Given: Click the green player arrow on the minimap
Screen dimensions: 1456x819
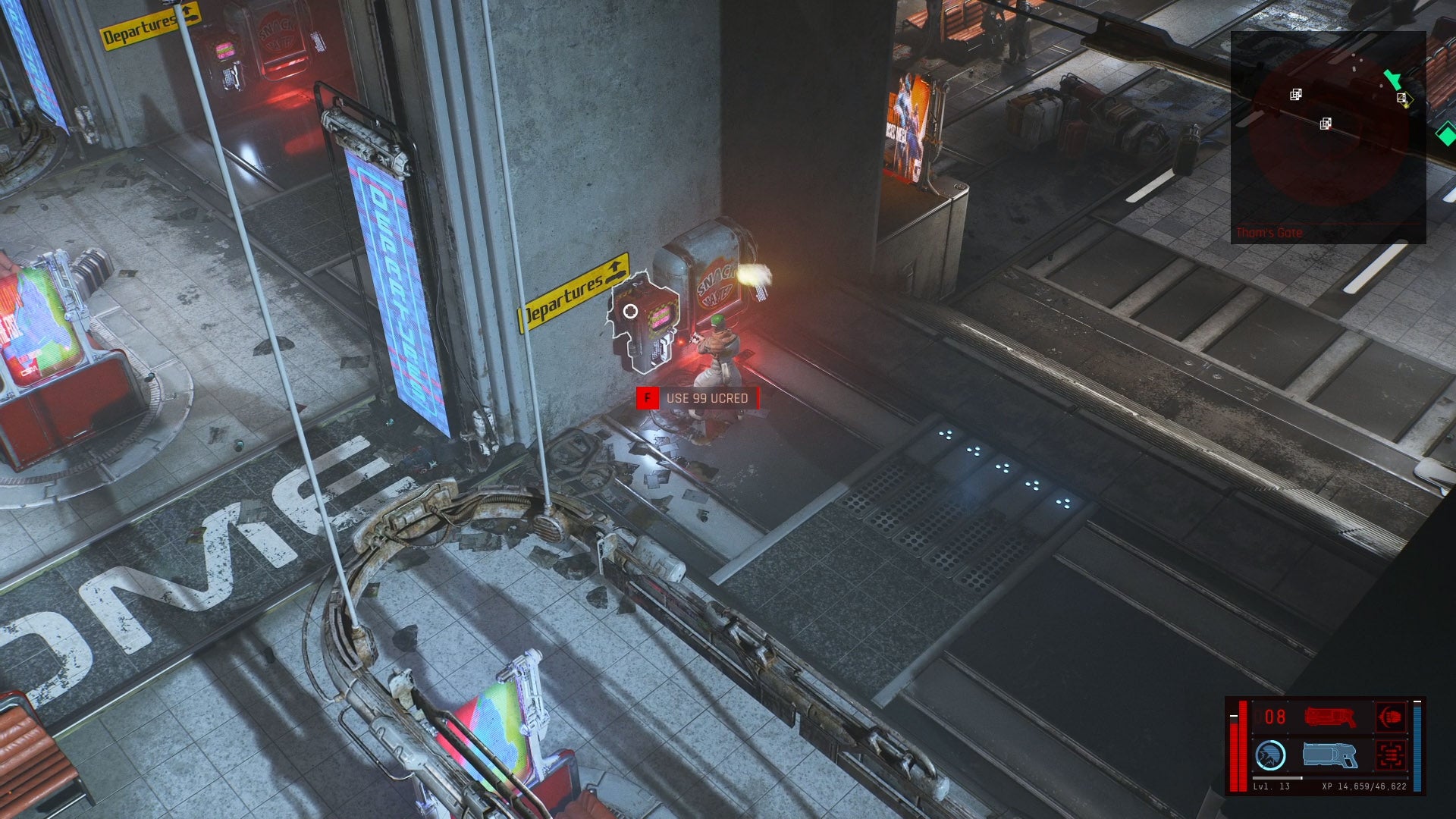Looking at the screenshot, I should click(1393, 80).
